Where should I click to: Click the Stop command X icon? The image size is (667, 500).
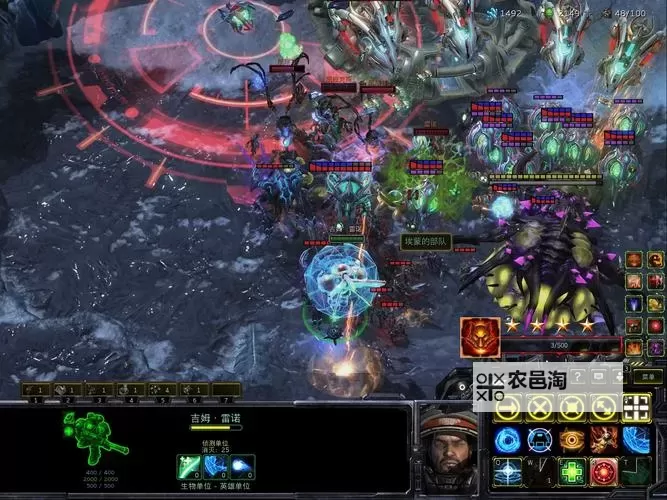click(x=540, y=407)
